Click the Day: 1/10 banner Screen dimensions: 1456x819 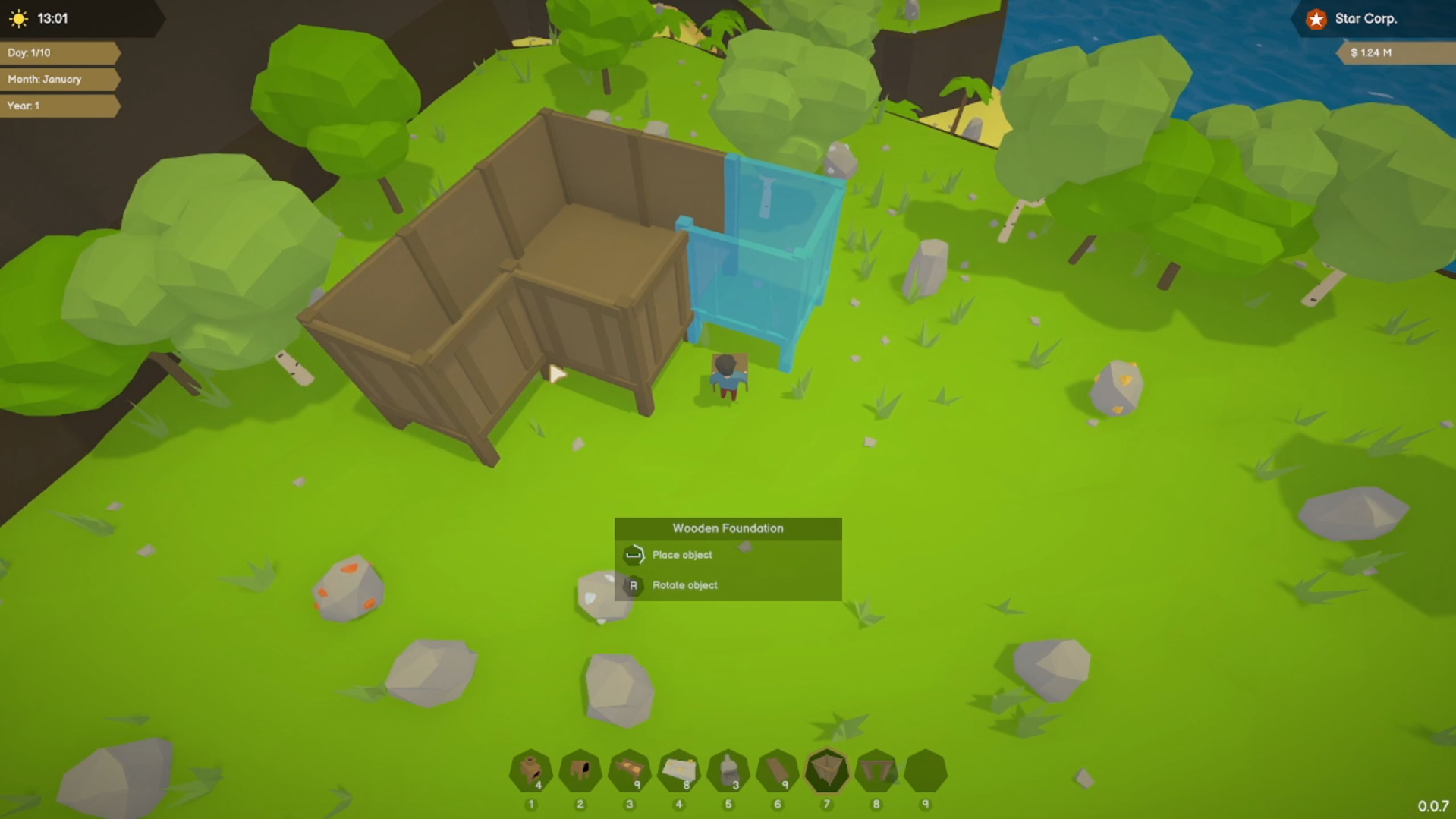(29, 53)
